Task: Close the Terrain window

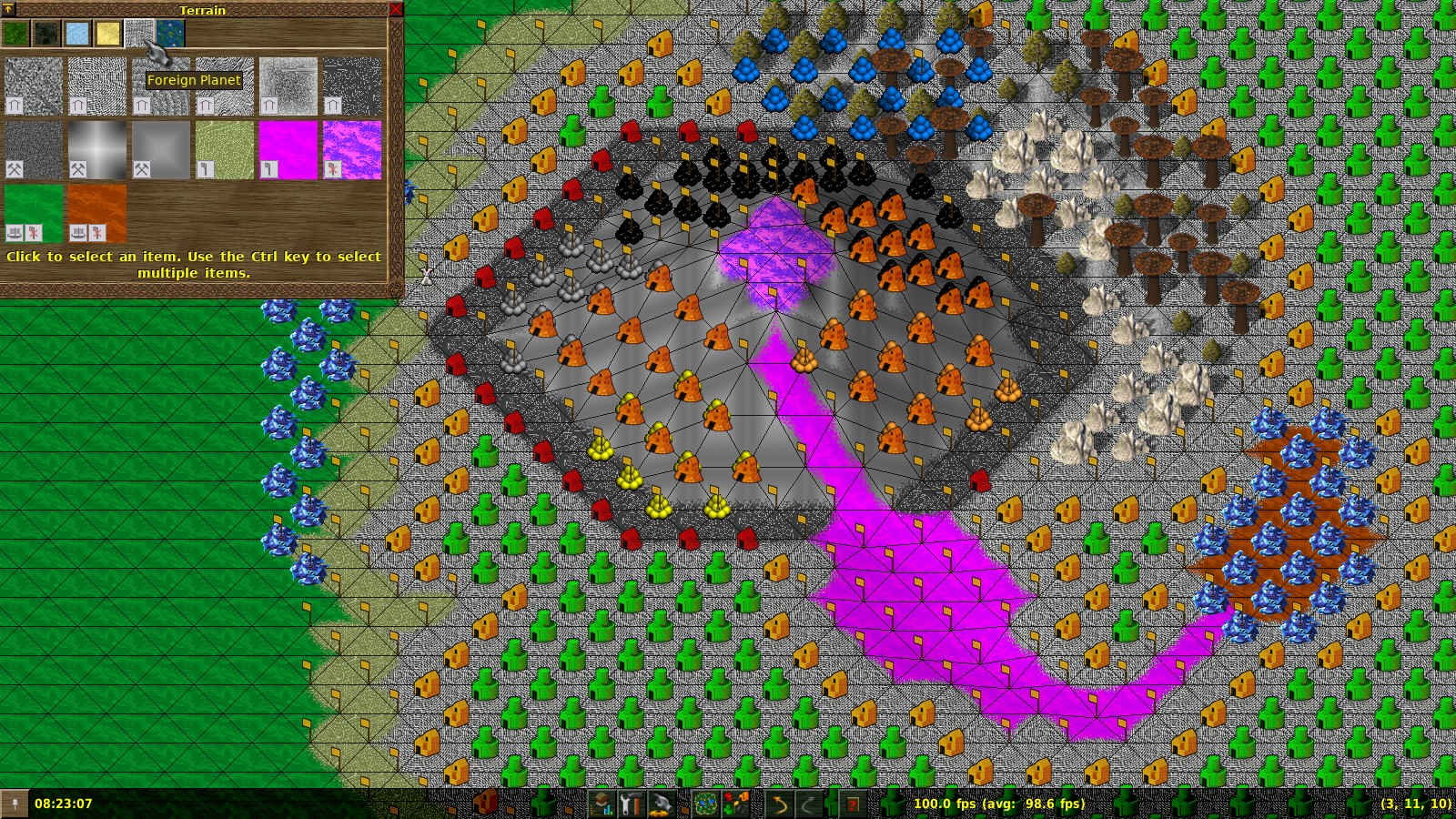Action: tap(396, 9)
